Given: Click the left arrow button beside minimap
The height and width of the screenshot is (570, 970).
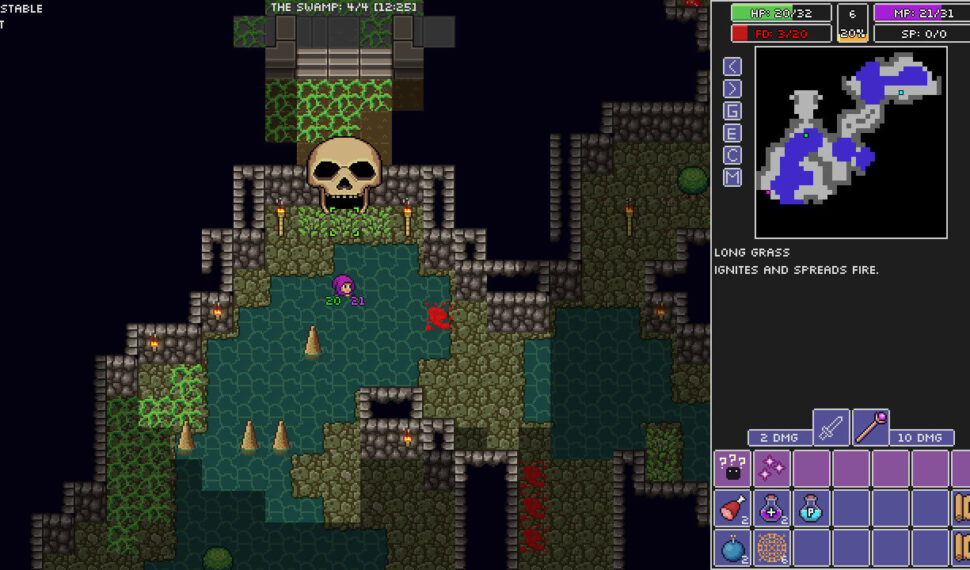Looking at the screenshot, I should pos(733,66).
